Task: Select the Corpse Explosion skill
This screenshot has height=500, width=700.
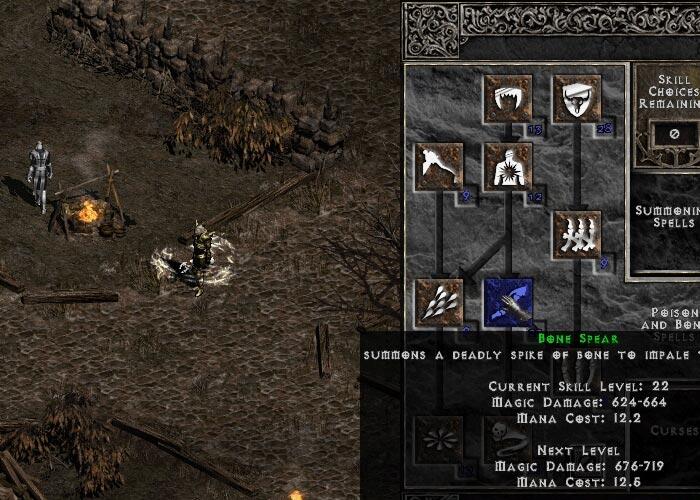Action: click(x=507, y=166)
